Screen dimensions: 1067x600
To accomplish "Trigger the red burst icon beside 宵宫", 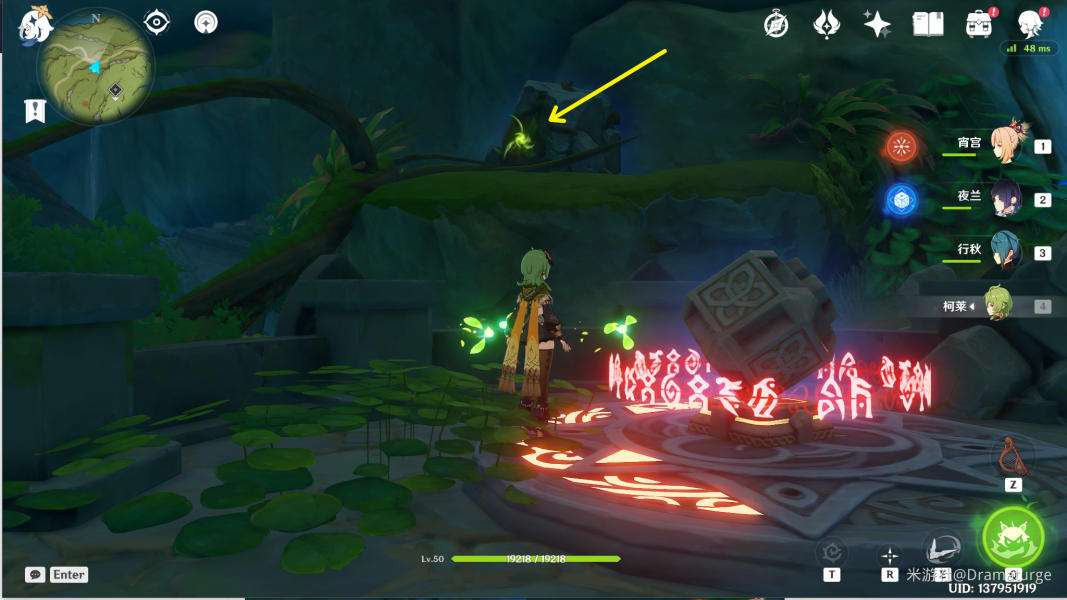I will coord(901,147).
